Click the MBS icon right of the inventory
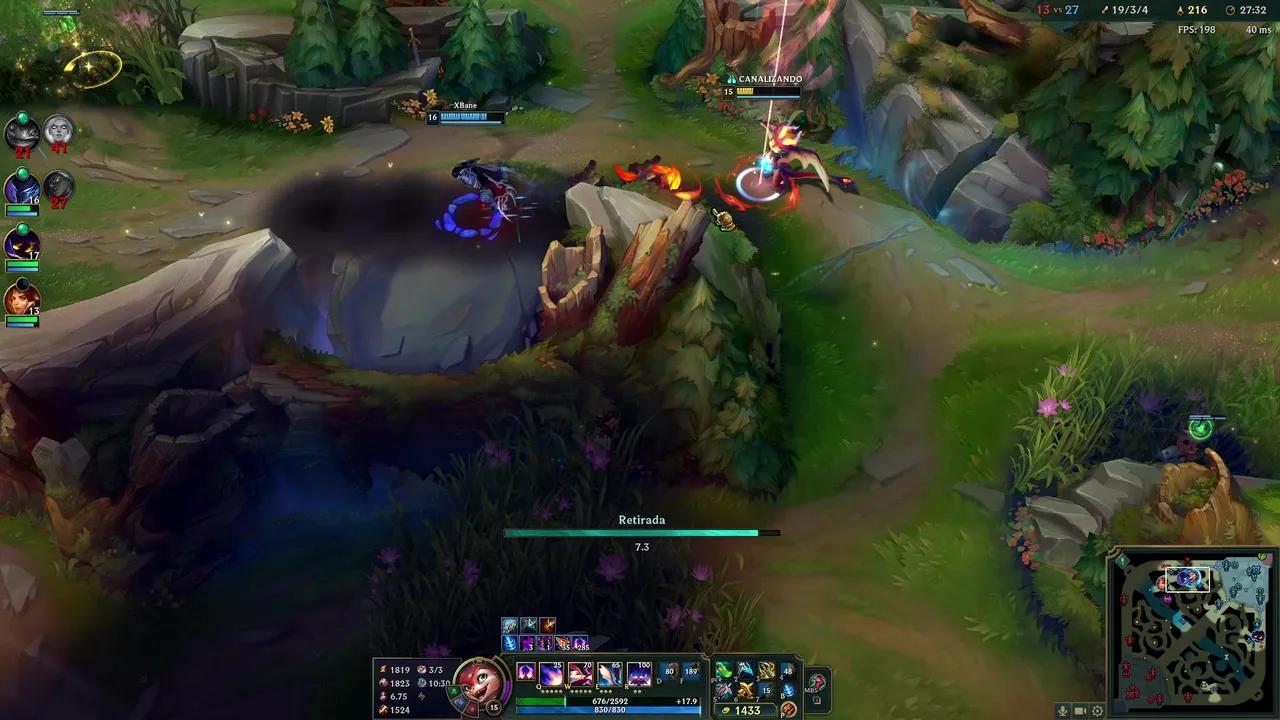The width and height of the screenshot is (1280, 720). (x=814, y=682)
